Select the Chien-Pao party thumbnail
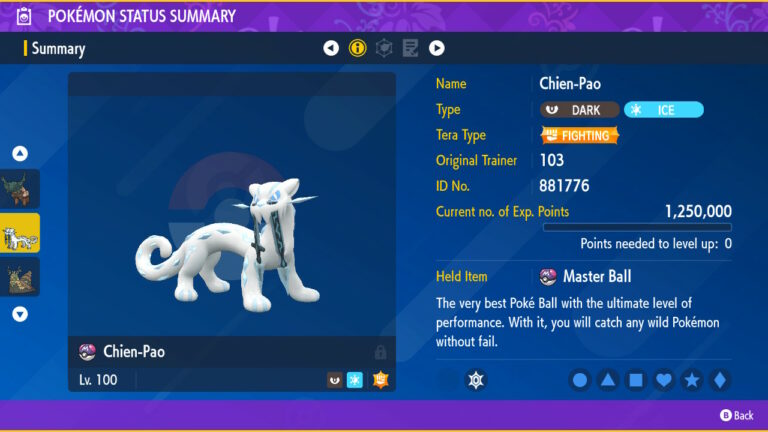Image resolution: width=768 pixels, height=432 pixels. coord(20,233)
